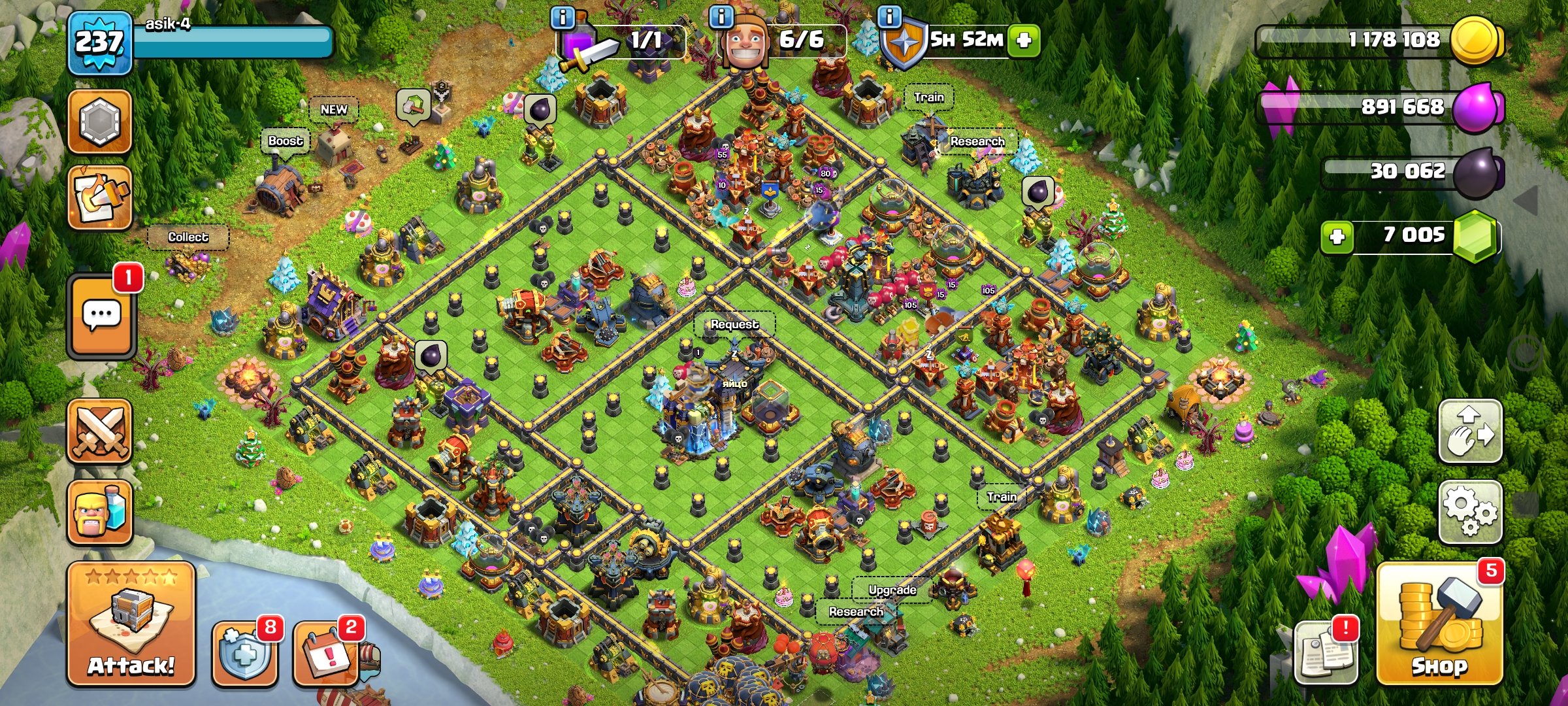This screenshot has width=1568, height=706.
Task: Open the settings gears menu
Action: click(x=1469, y=512)
